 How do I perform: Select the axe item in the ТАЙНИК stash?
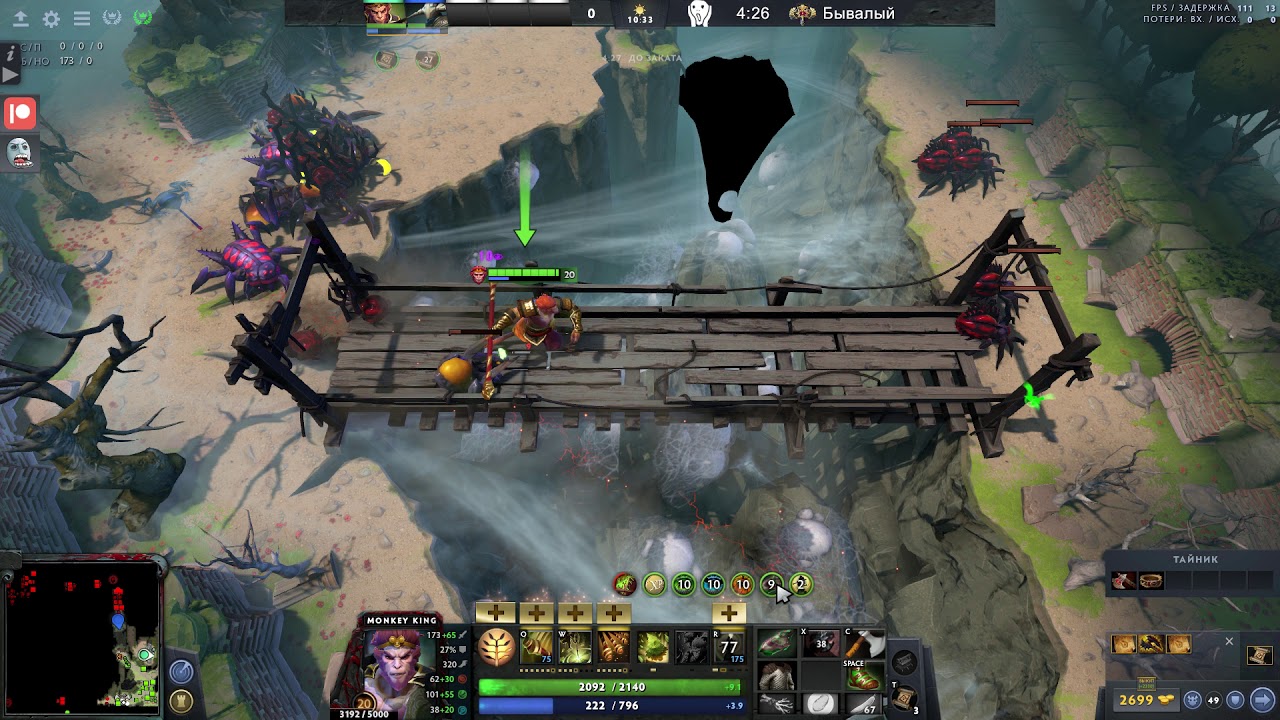click(1124, 581)
